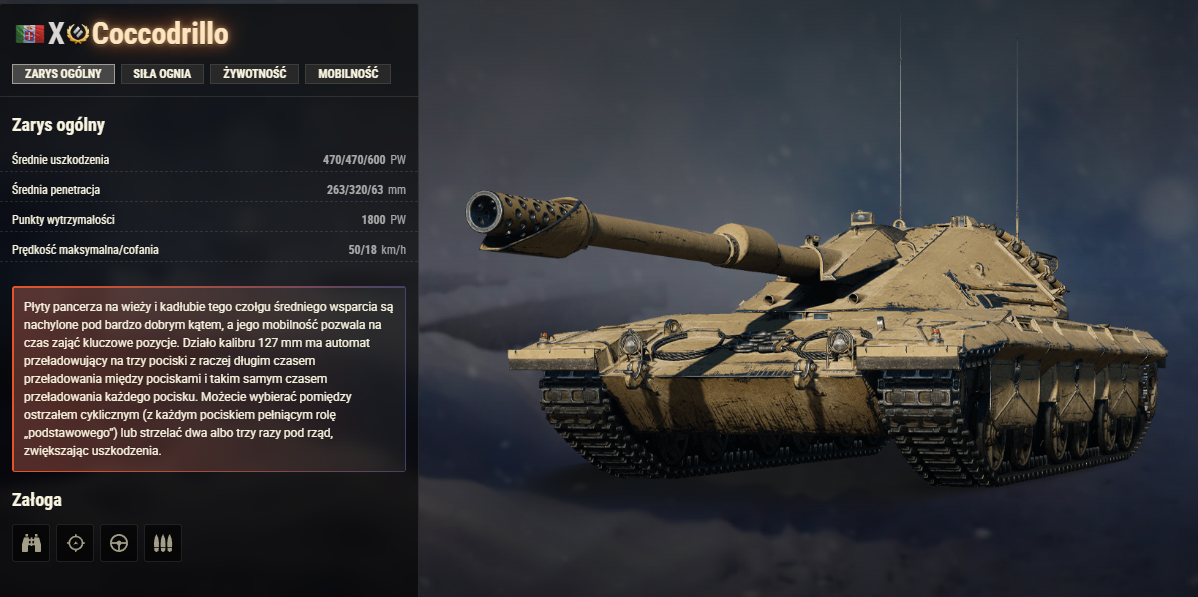Click the binoculars commander crew icon

tap(31, 543)
